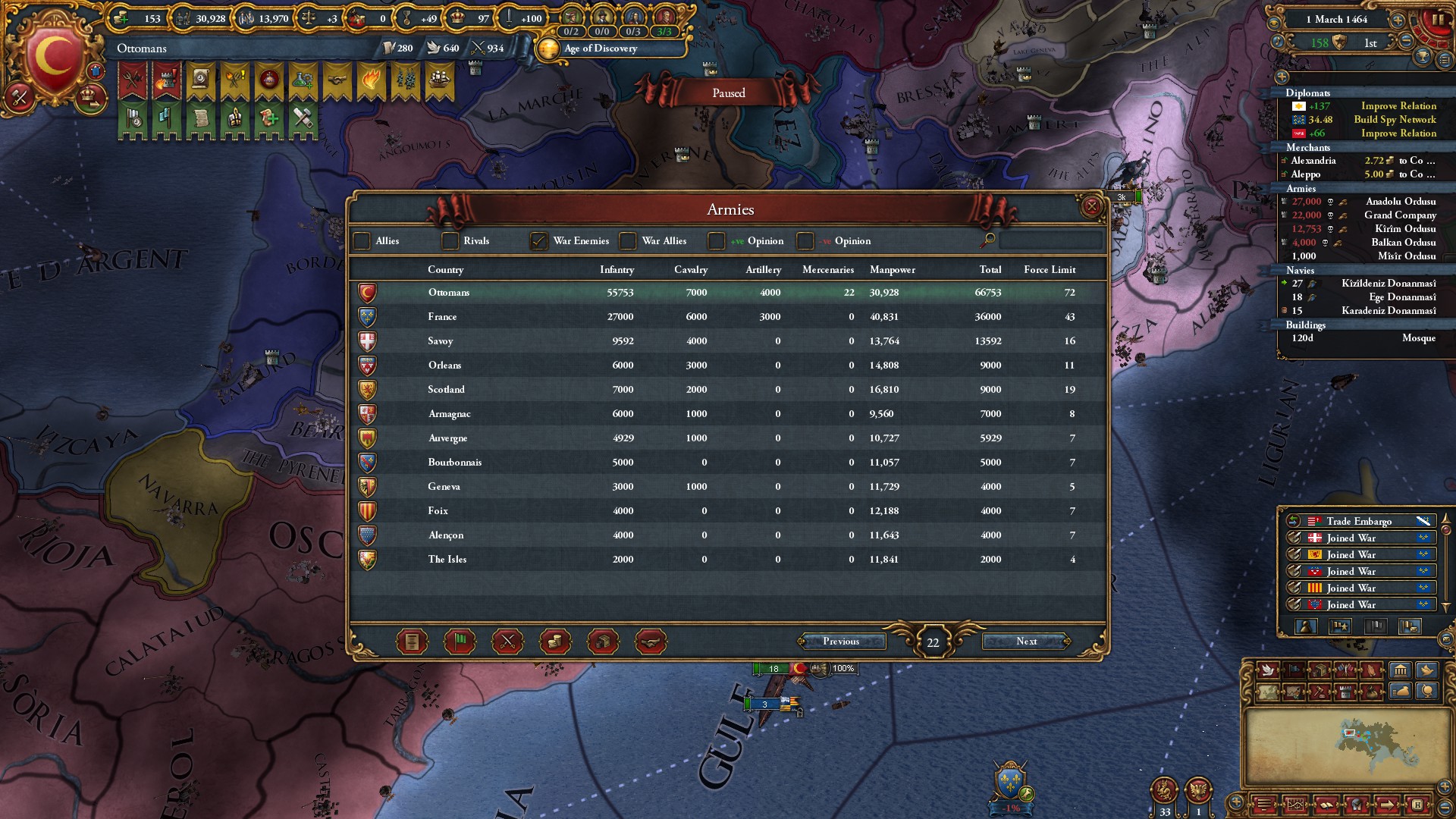Toggle the Allies filter checkbox
This screenshot has height=819, width=1456.
(362, 241)
